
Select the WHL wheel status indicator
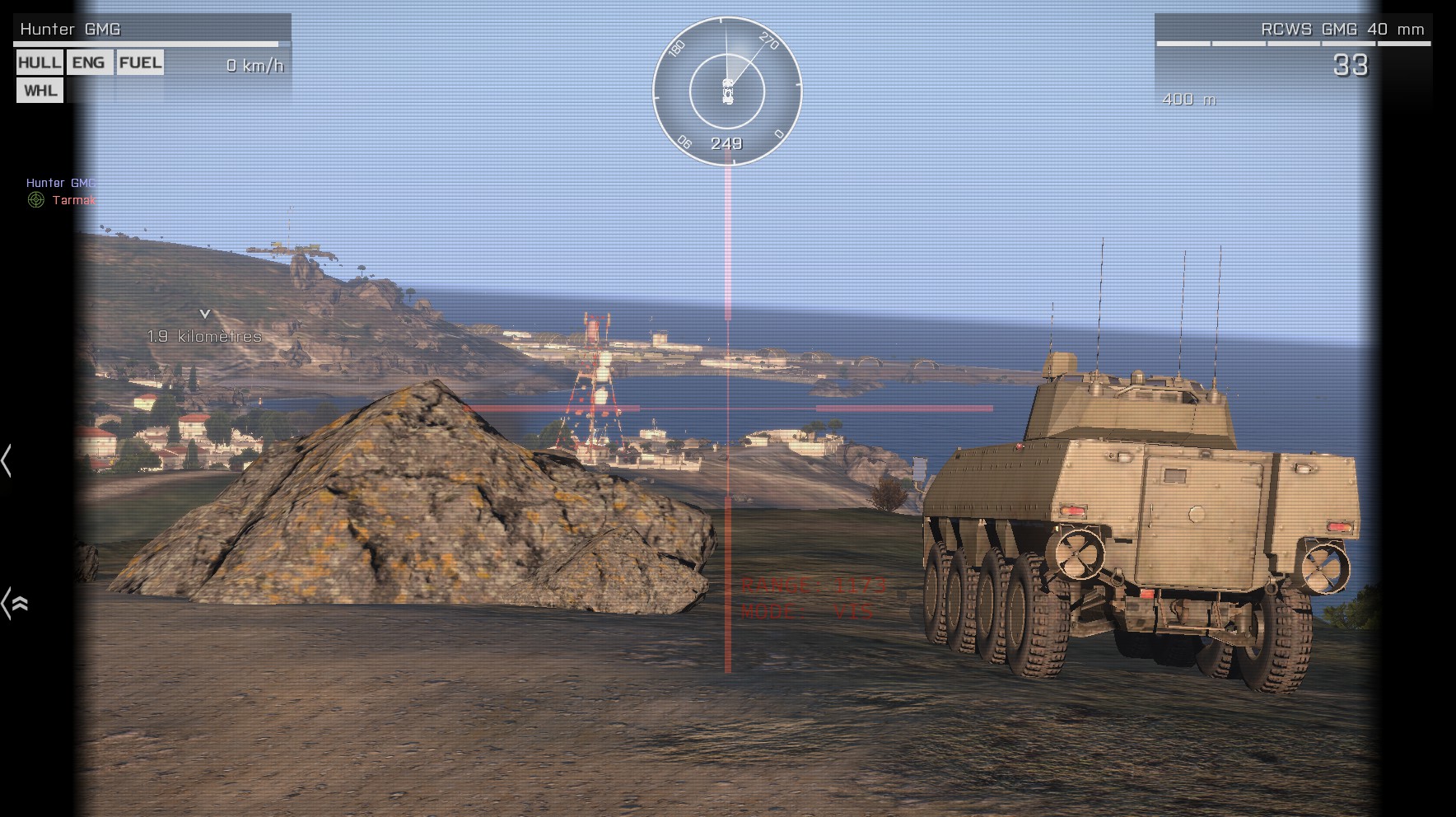point(40,91)
